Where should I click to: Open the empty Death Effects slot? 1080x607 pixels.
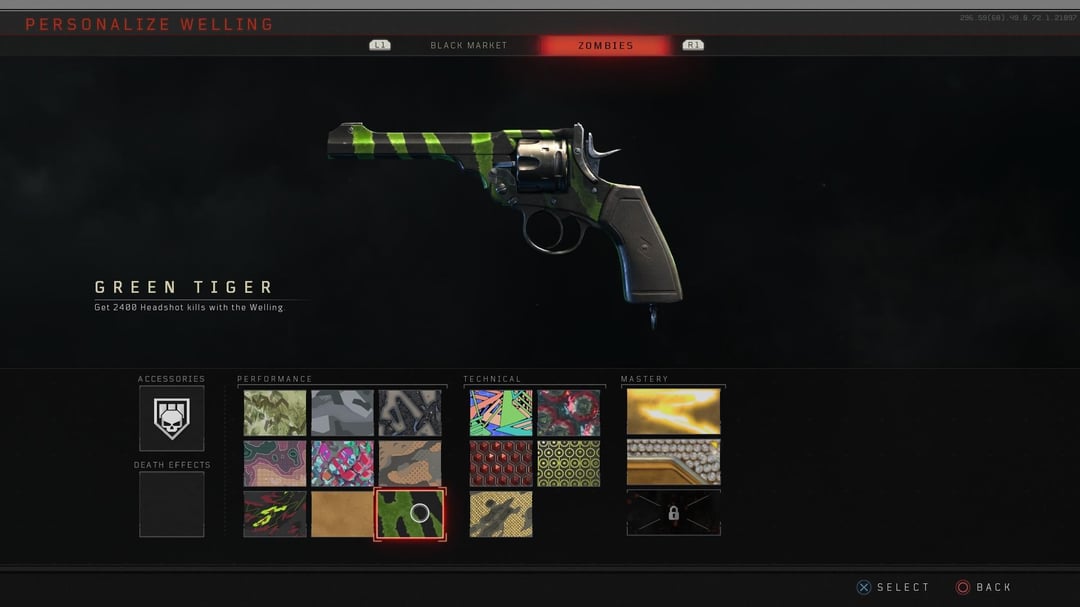click(x=171, y=503)
